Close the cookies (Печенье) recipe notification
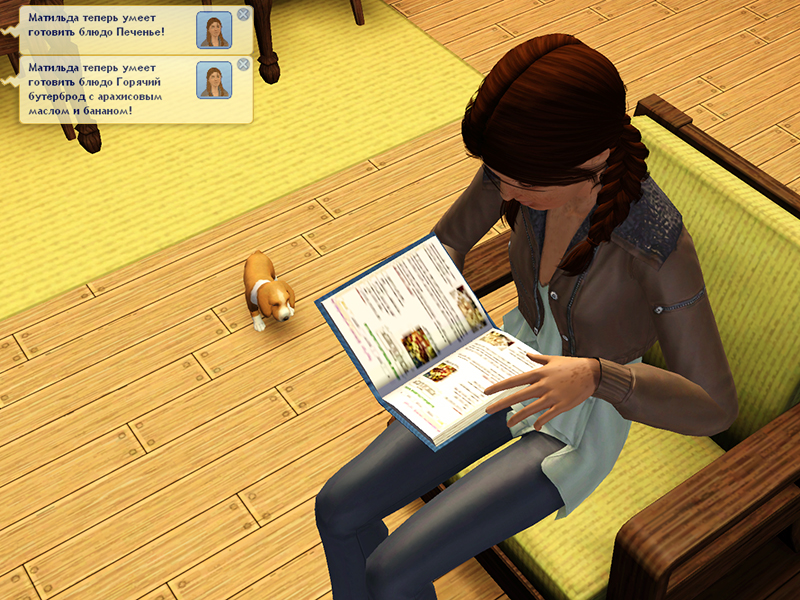The width and height of the screenshot is (800, 600). point(243,15)
